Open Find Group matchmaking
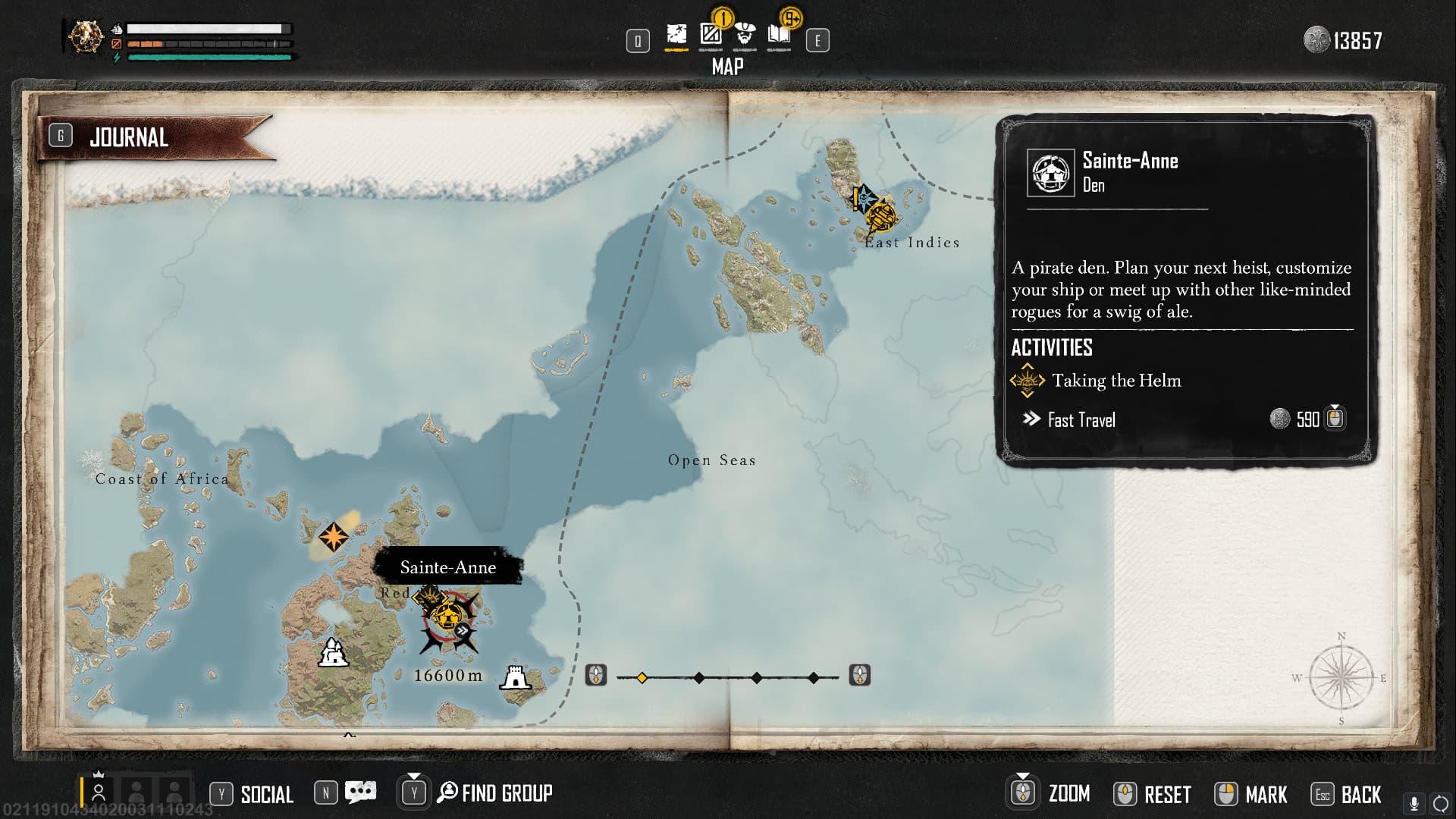Screen dimensions: 1456x819 (x=506, y=793)
